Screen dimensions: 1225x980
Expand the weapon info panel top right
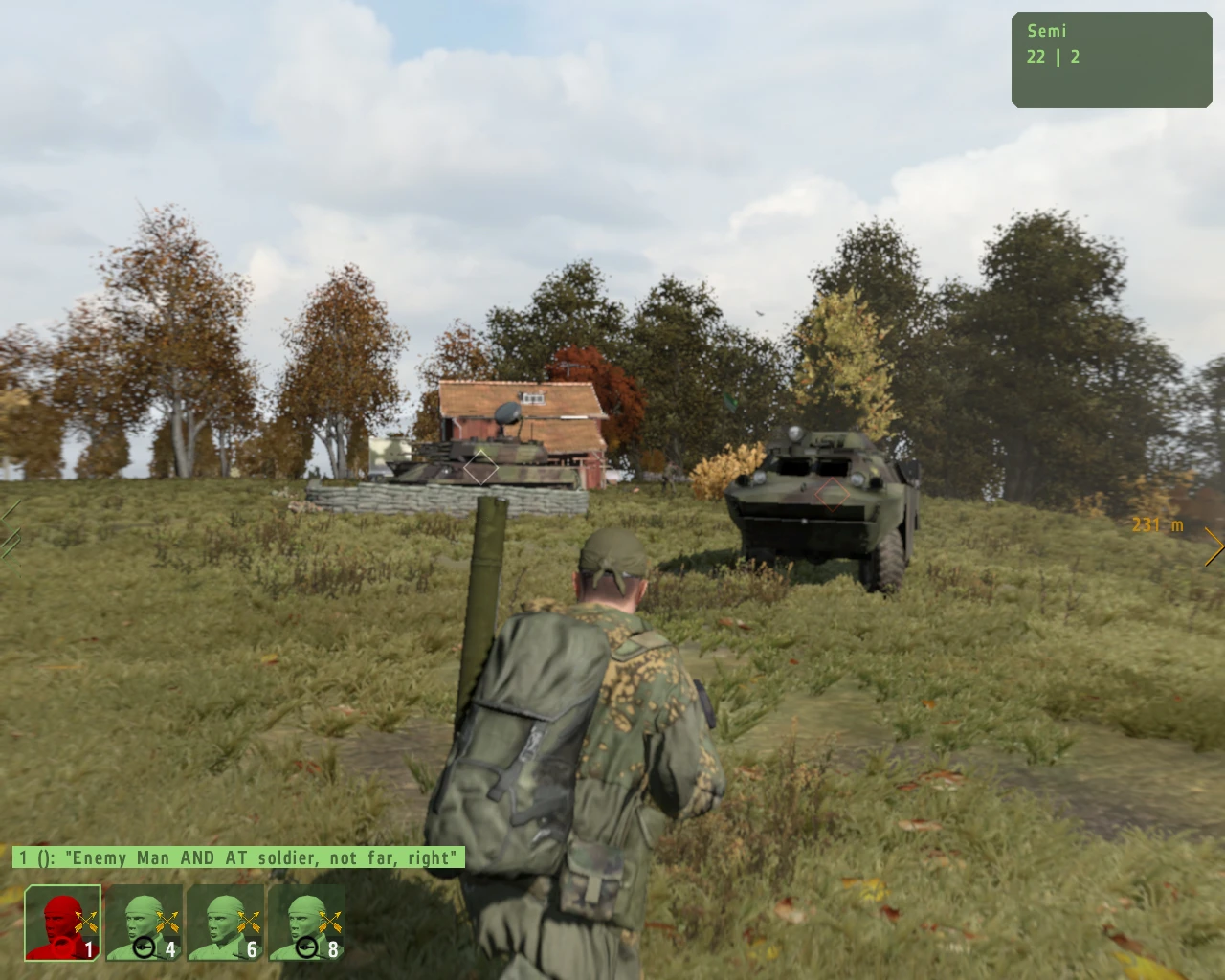tap(1110, 57)
